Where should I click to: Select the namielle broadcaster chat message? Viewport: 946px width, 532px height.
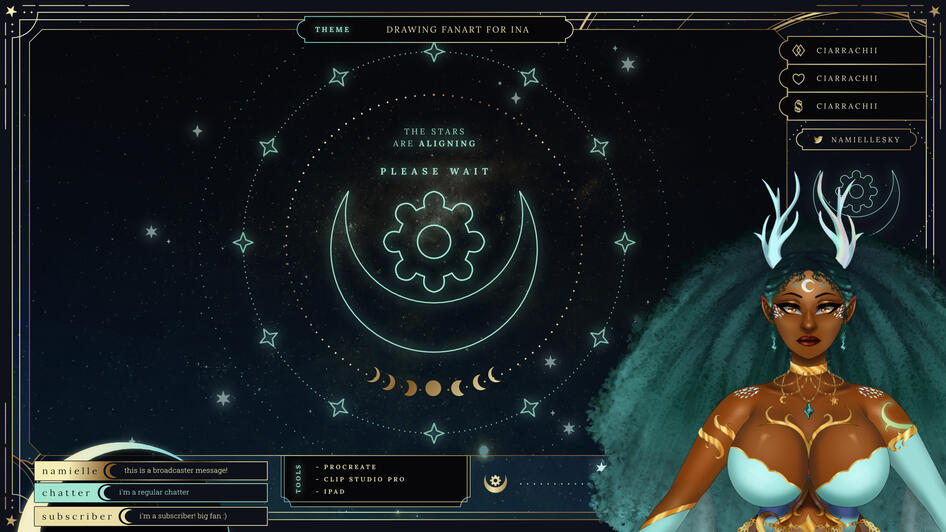(x=151, y=471)
